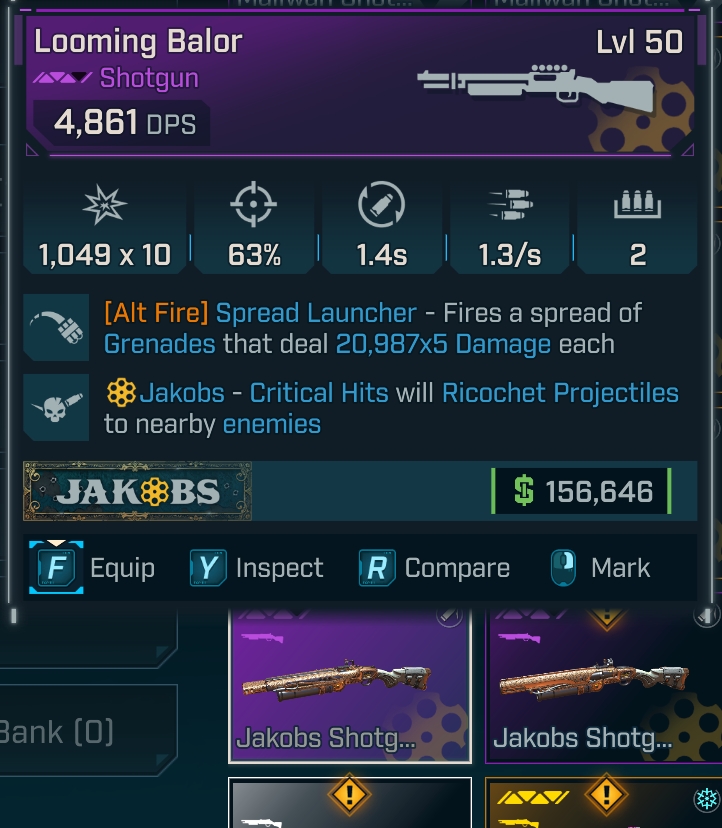Image resolution: width=722 pixels, height=828 pixels.
Task: Select the white-rarity weapon card with warning icon
Action: (350, 805)
